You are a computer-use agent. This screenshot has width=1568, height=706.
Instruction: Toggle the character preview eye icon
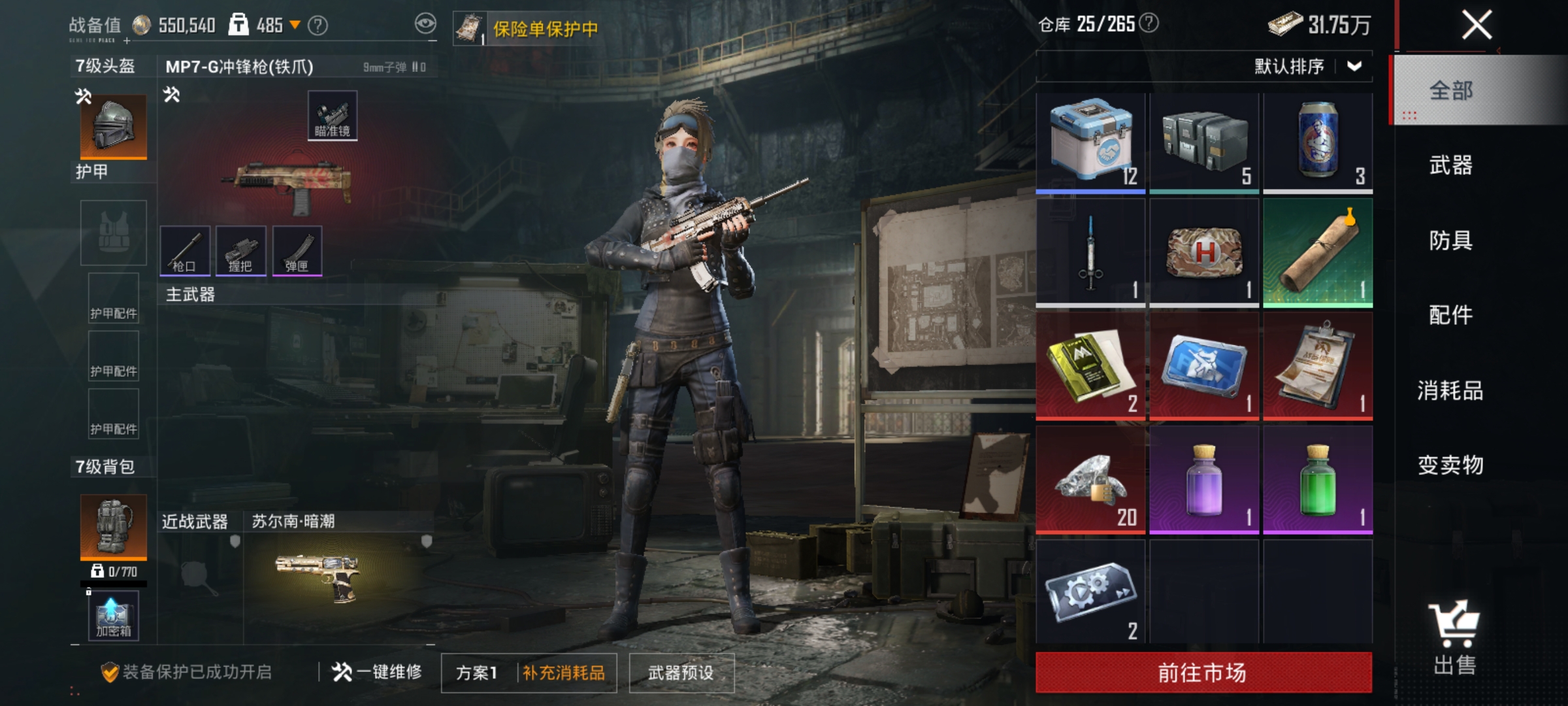(x=425, y=23)
